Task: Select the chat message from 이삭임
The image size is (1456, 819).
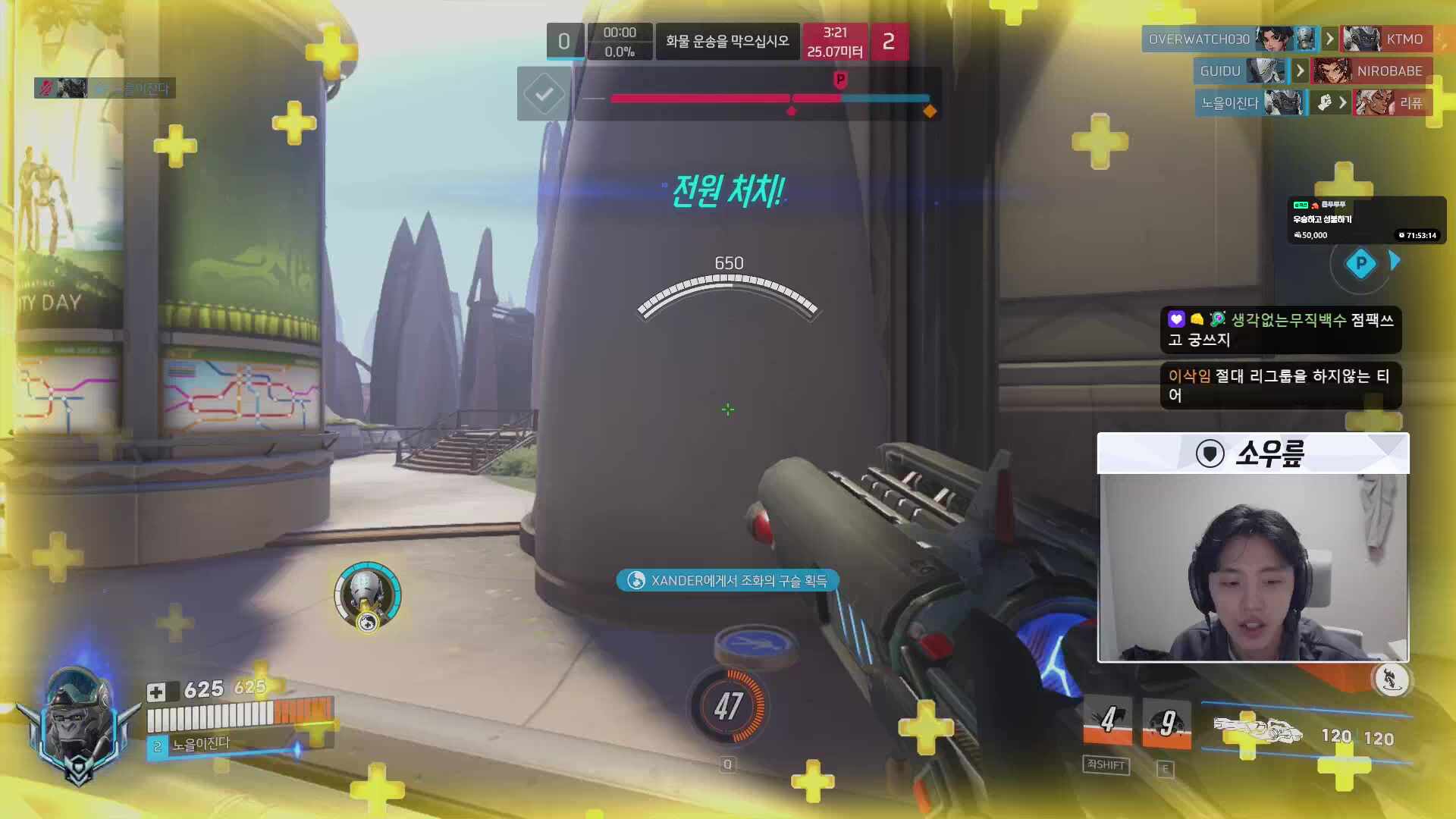Action: (x=1280, y=386)
